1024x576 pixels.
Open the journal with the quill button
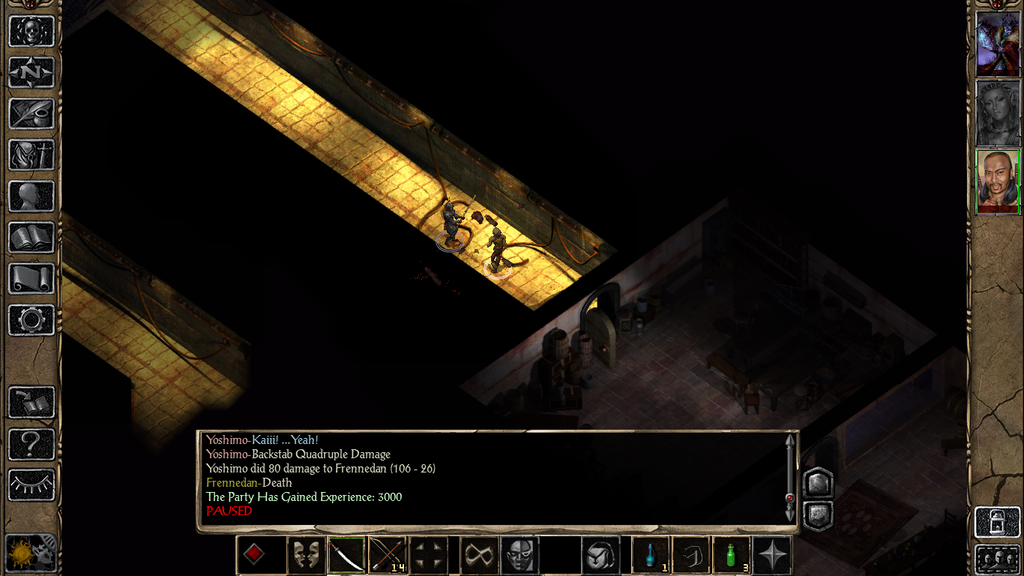[x=31, y=113]
